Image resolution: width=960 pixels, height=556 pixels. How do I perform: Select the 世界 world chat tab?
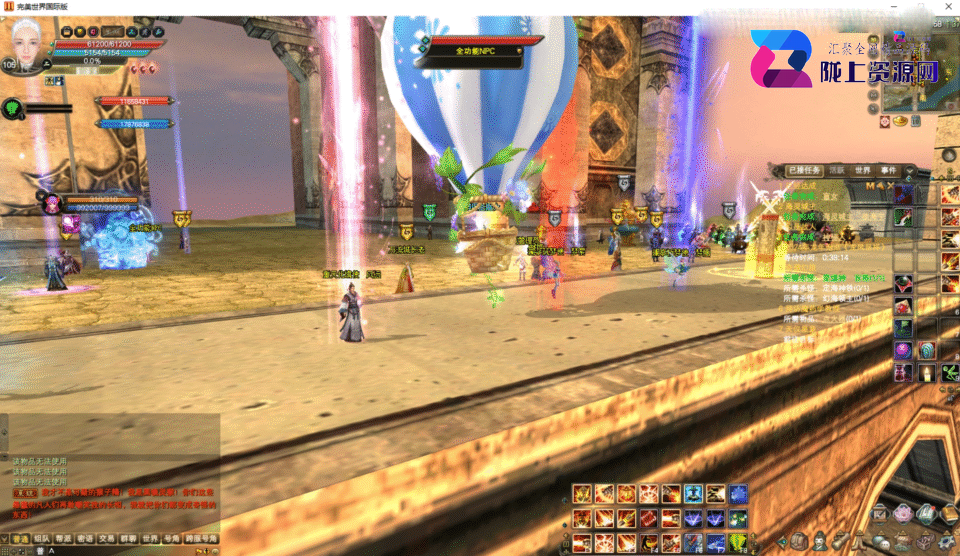pos(151,538)
